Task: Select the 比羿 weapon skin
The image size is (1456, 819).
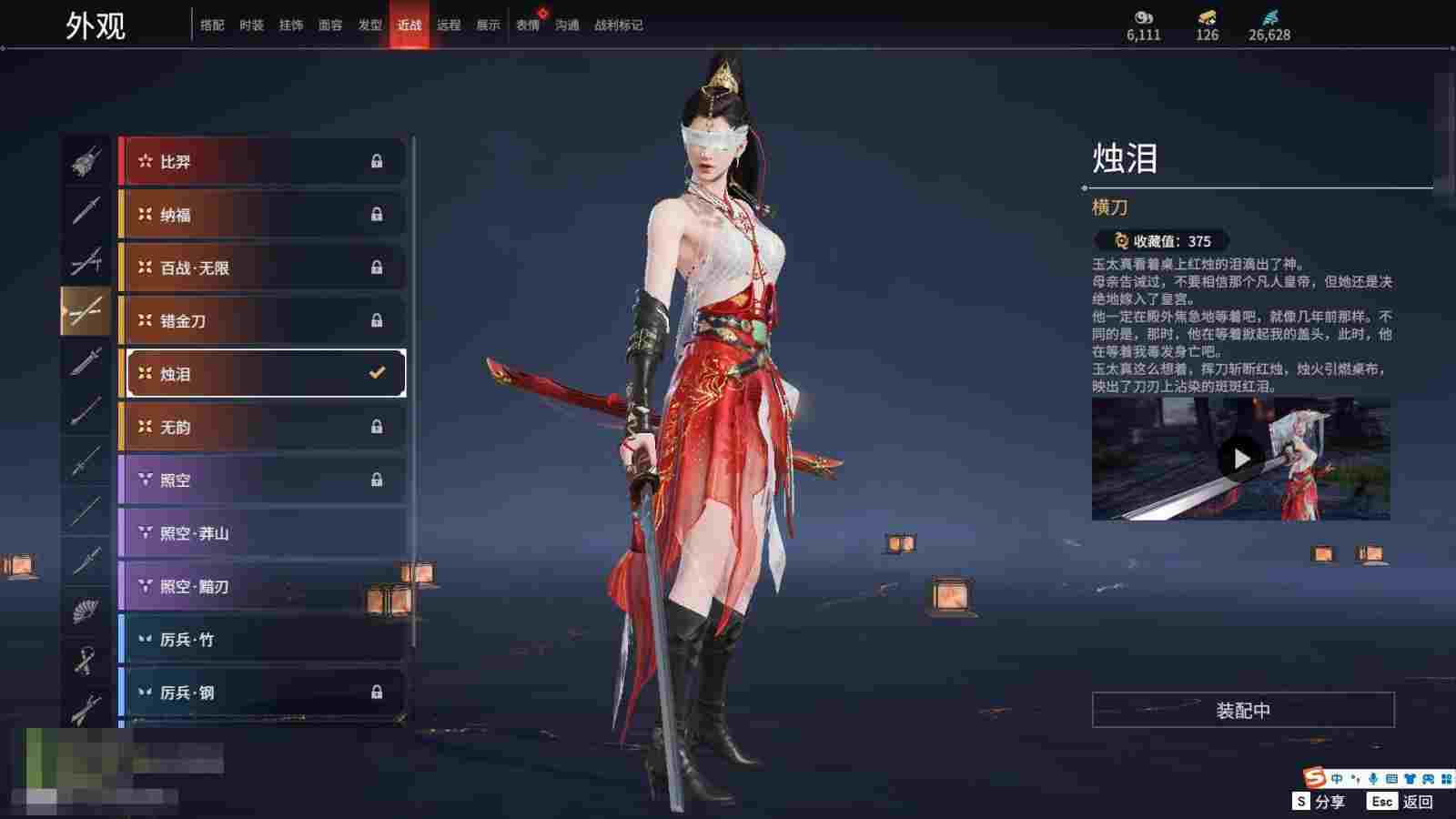Action: [x=263, y=162]
